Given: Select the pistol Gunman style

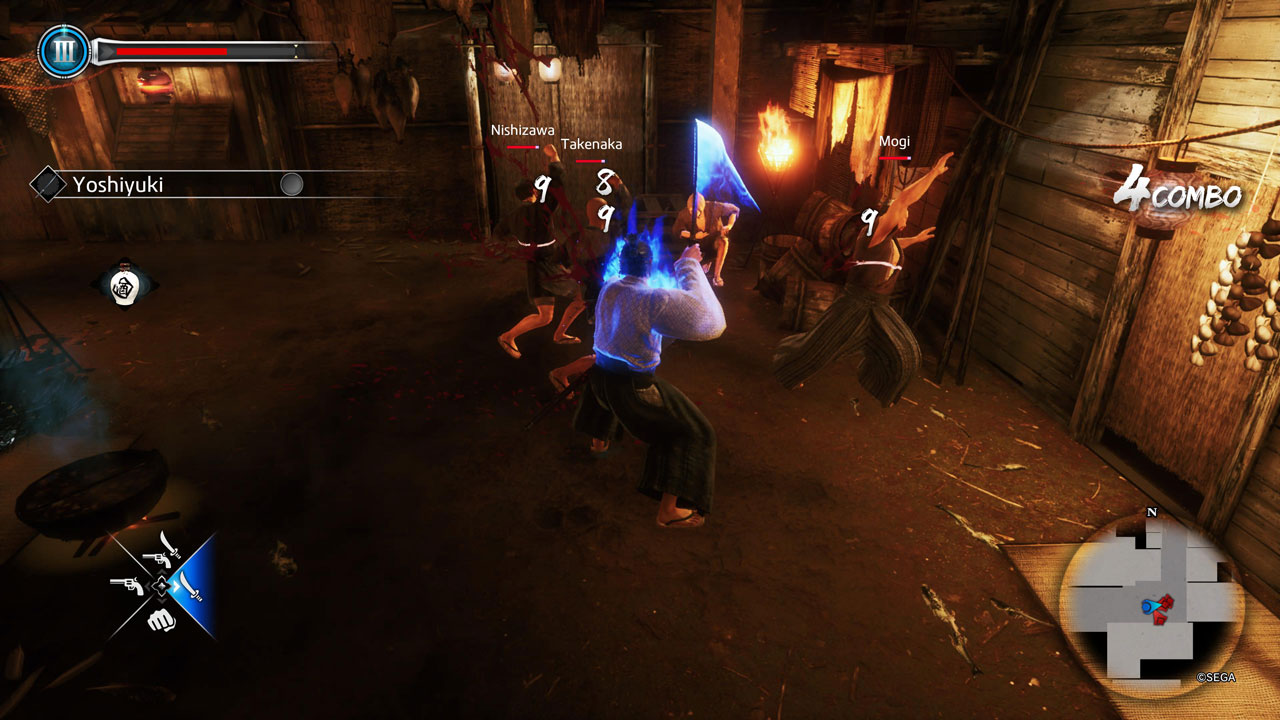Looking at the screenshot, I should pos(127,585).
